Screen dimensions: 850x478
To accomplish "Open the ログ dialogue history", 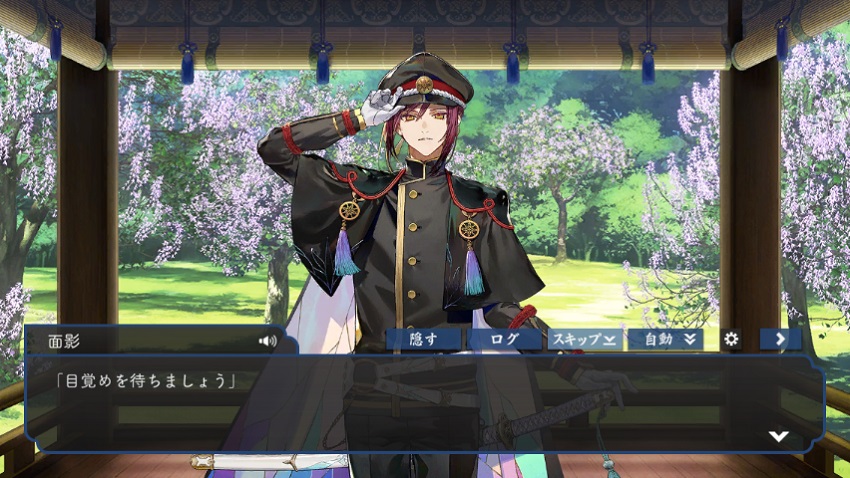I will 504,339.
